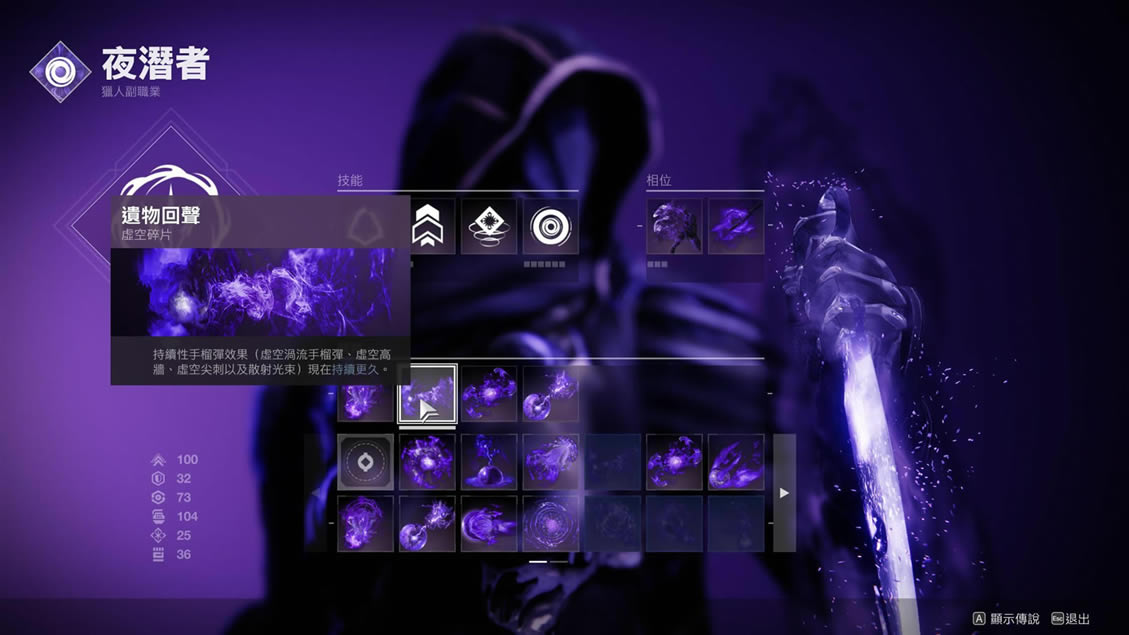Screen dimensions: 1129x635
Task: Select the highlighted Echo of Remnants fragment slot
Action: pos(427,394)
